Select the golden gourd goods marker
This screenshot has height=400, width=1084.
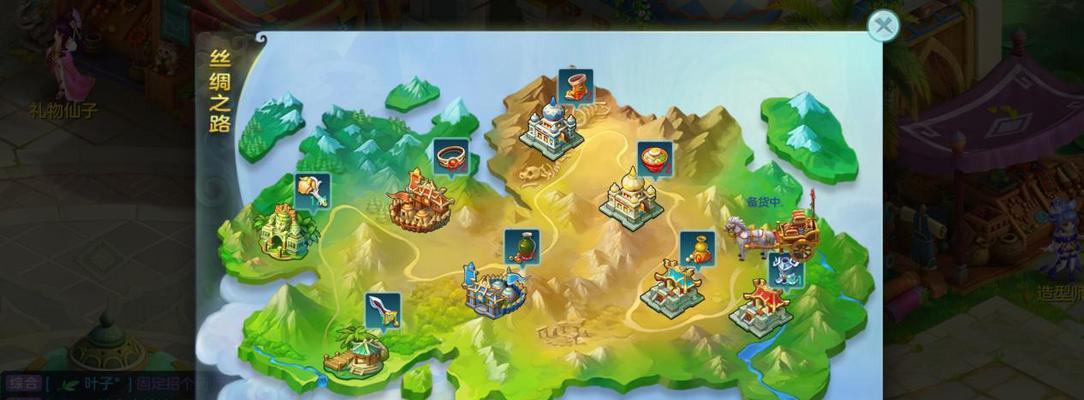pos(697,248)
